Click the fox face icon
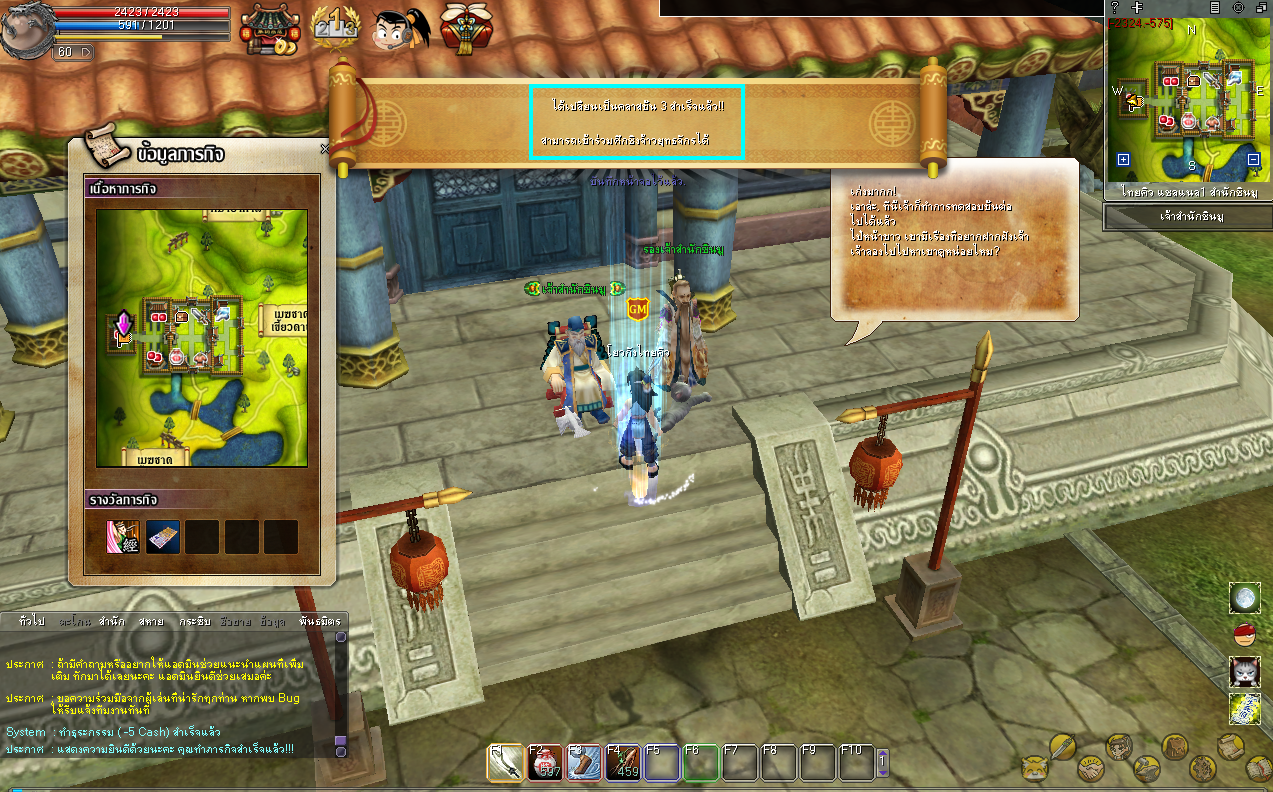 point(1033,769)
